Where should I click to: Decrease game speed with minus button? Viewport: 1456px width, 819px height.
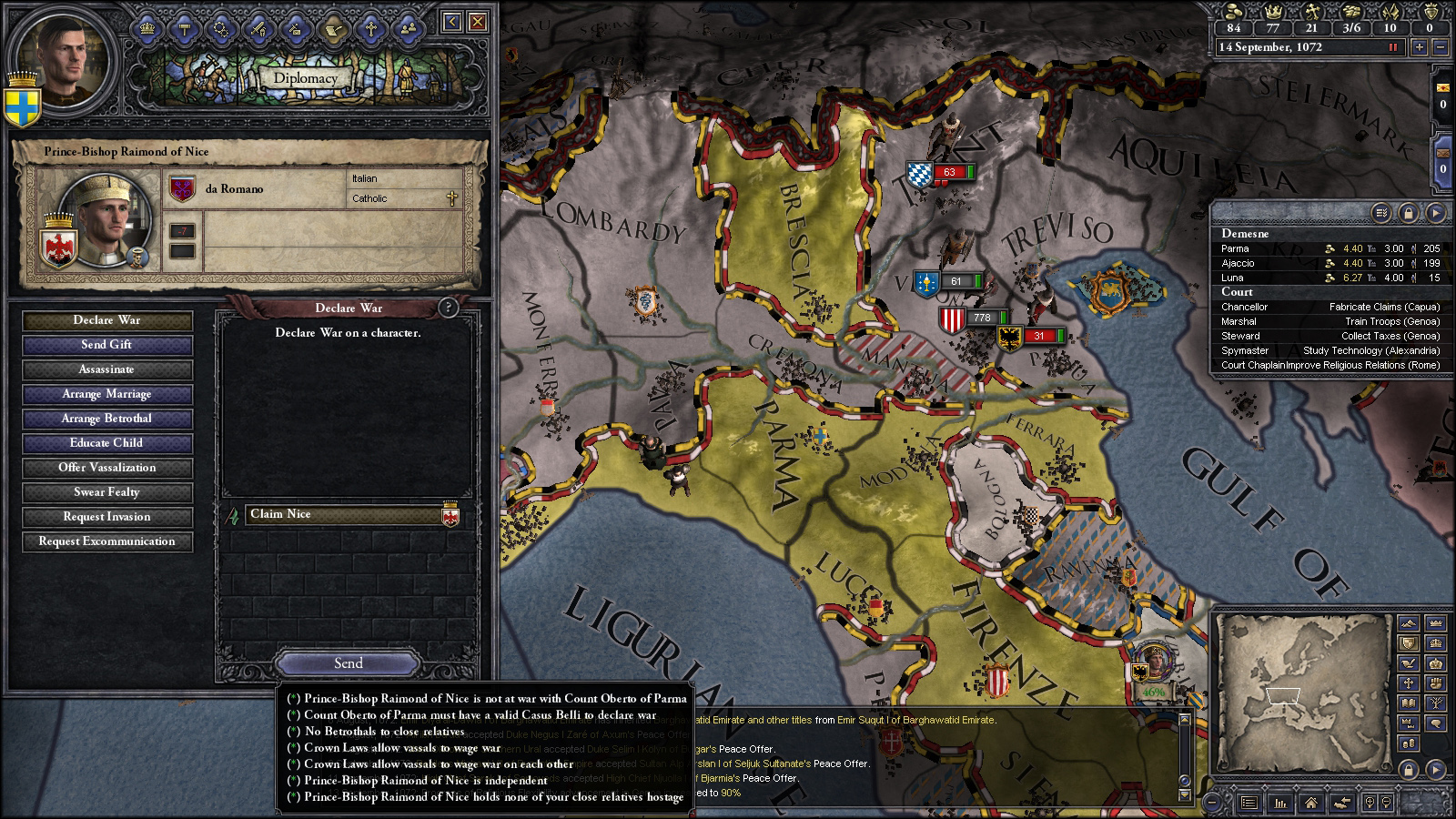1441,47
